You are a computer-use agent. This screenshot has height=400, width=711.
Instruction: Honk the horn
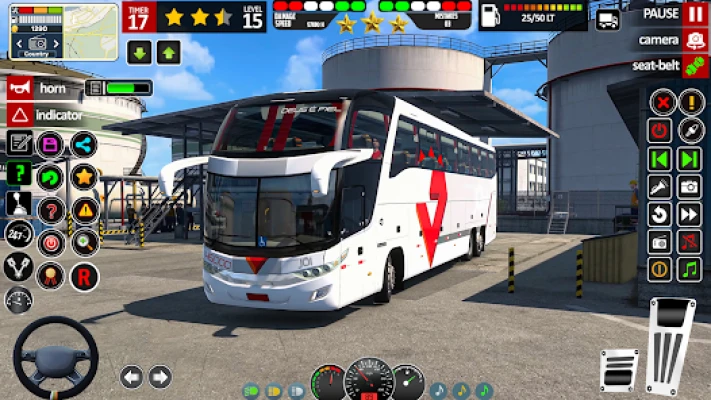tap(18, 88)
